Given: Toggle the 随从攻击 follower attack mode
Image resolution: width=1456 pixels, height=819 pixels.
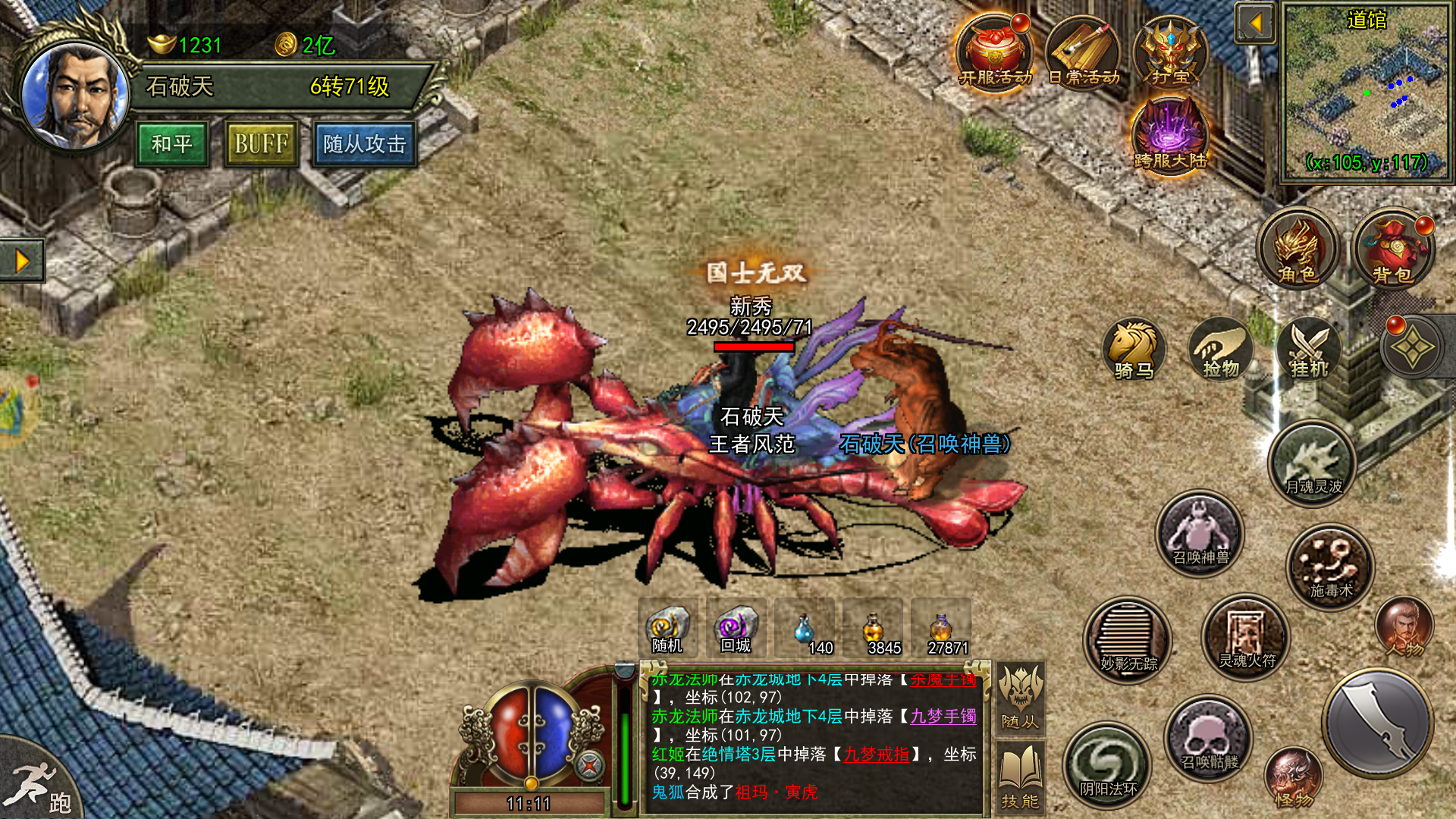Looking at the screenshot, I should pos(364,144).
